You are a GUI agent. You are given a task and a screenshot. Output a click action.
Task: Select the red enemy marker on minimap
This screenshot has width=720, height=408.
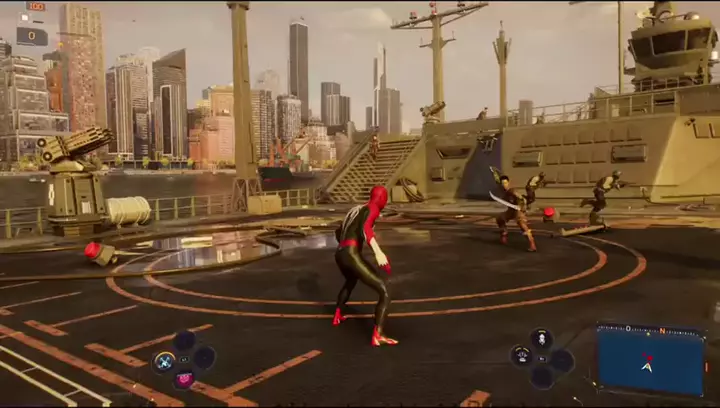(648, 356)
